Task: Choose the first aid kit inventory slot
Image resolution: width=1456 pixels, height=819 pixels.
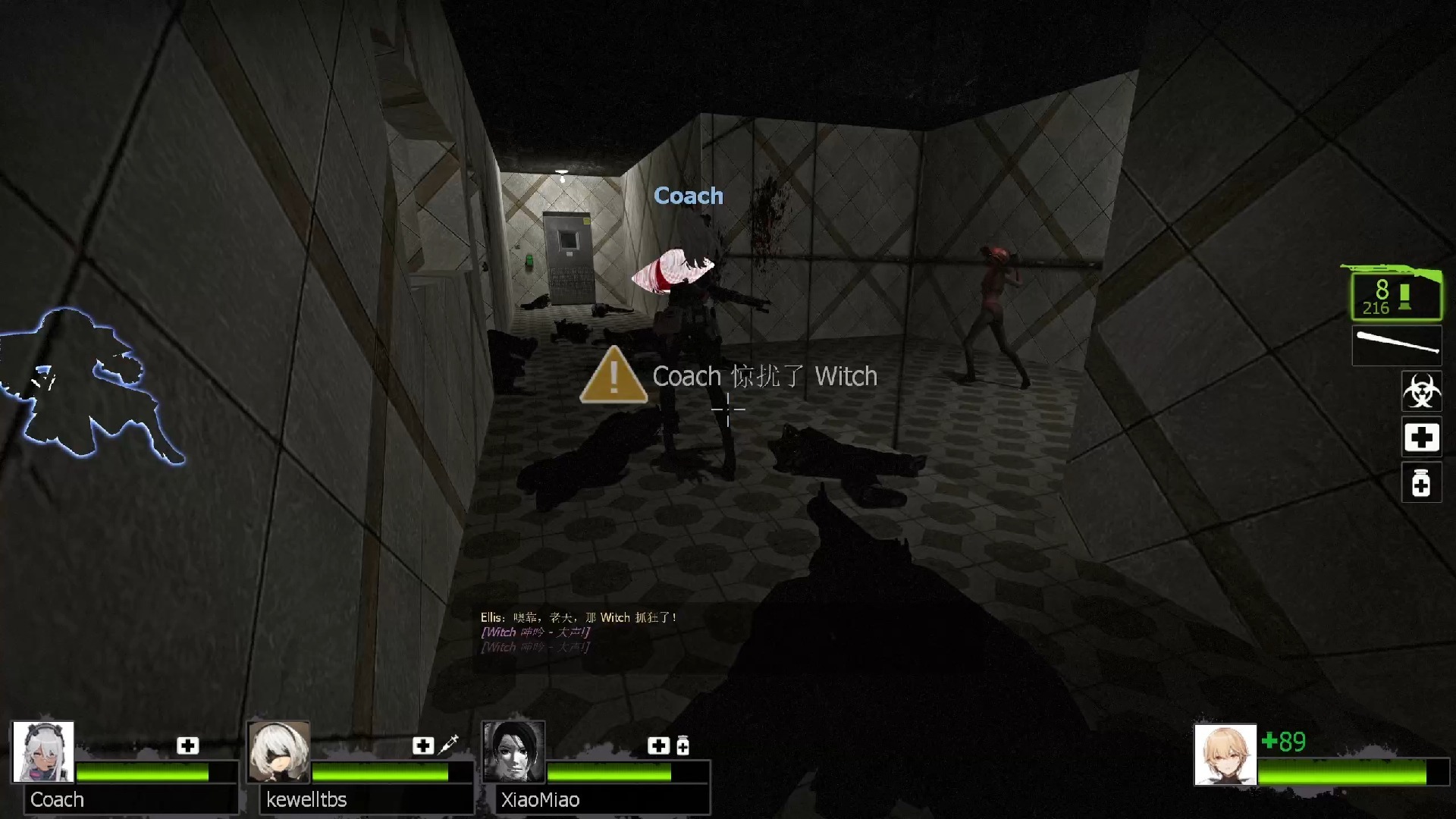Action: 1421,438
